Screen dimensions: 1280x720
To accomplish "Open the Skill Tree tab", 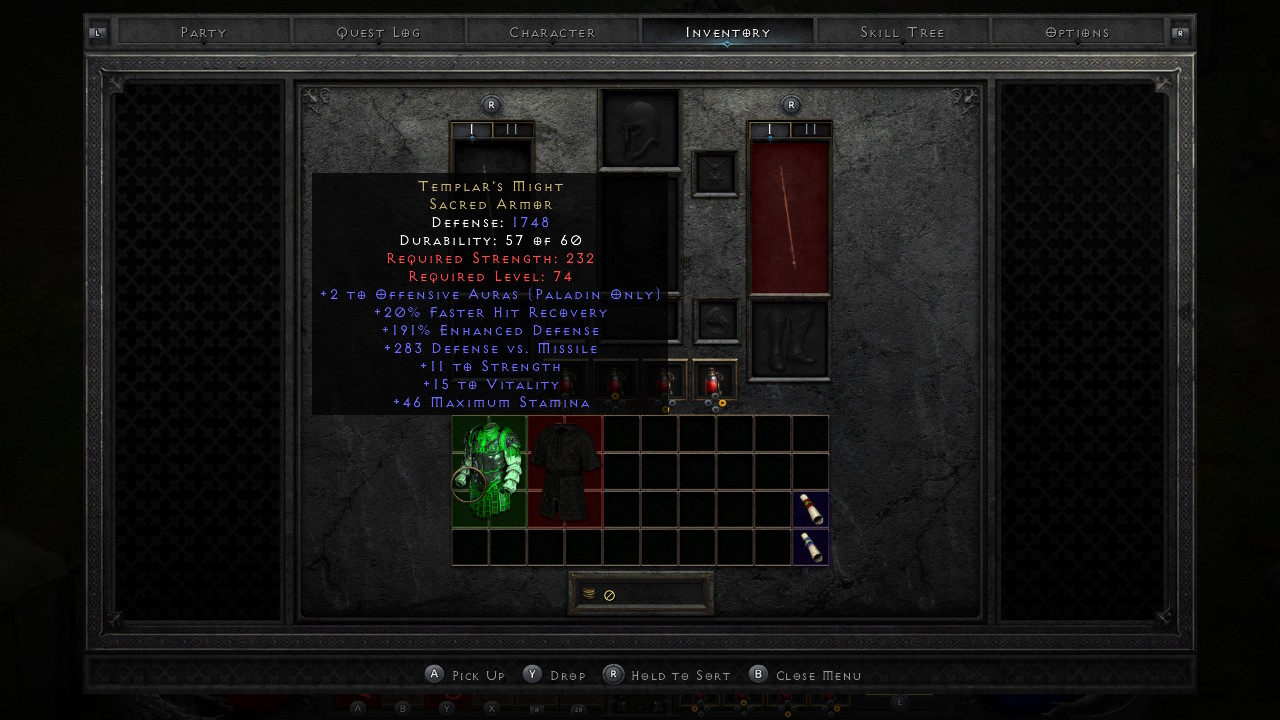I will pyautogui.click(x=903, y=32).
